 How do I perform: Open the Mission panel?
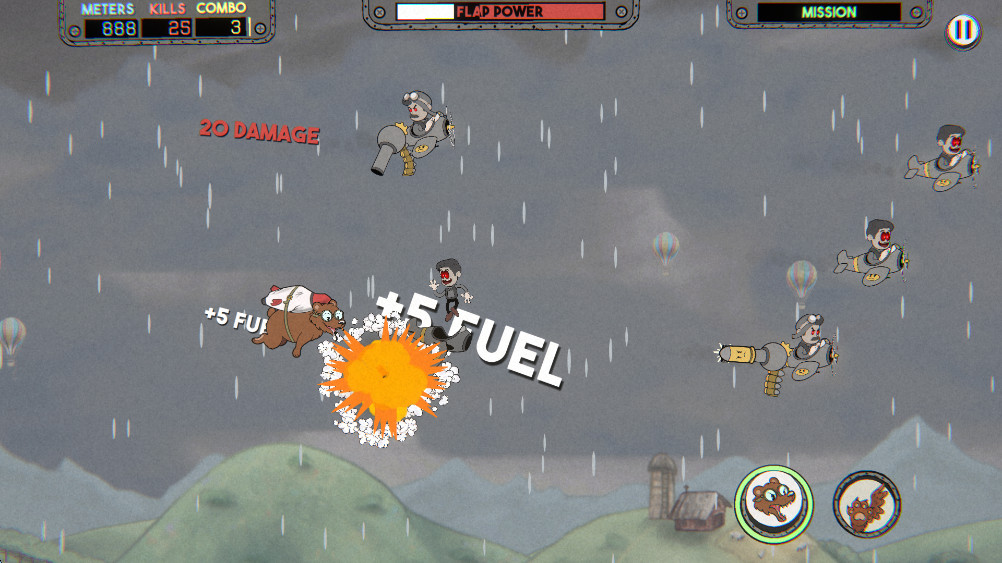tap(828, 14)
